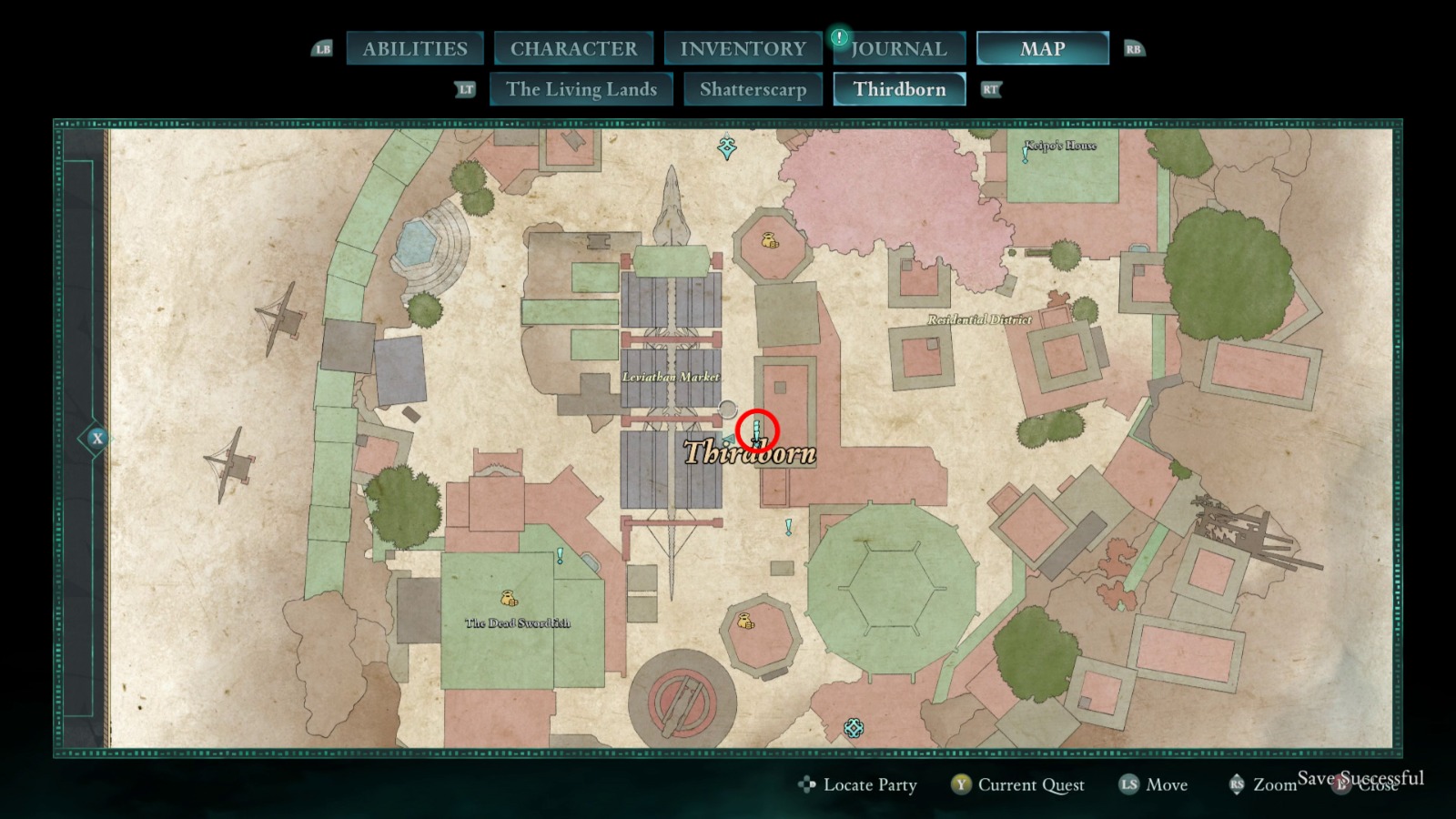Click the RS stick icon beside Zoom
1456x819 pixels.
tap(1239, 784)
